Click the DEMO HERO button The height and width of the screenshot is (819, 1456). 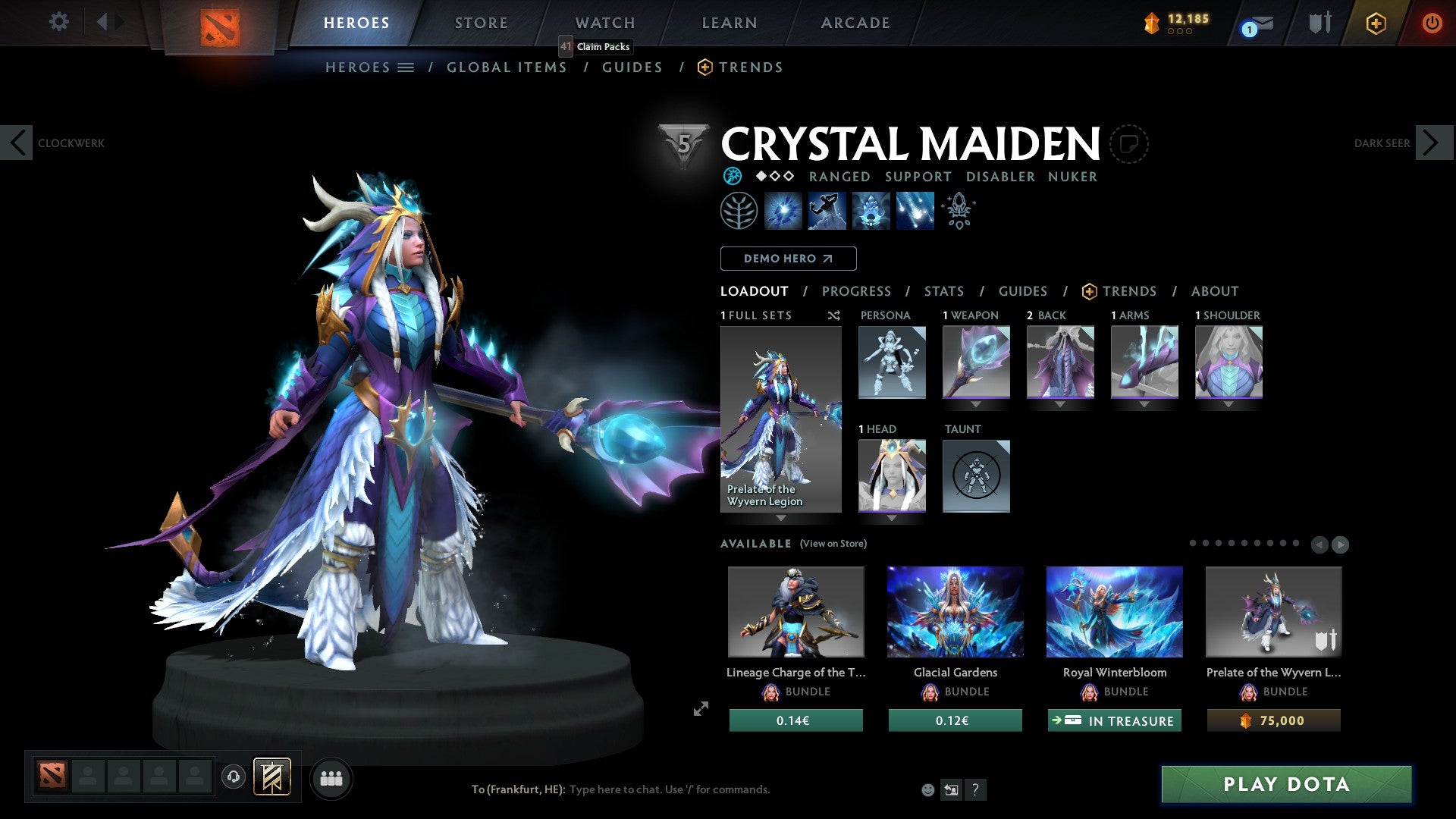point(788,259)
